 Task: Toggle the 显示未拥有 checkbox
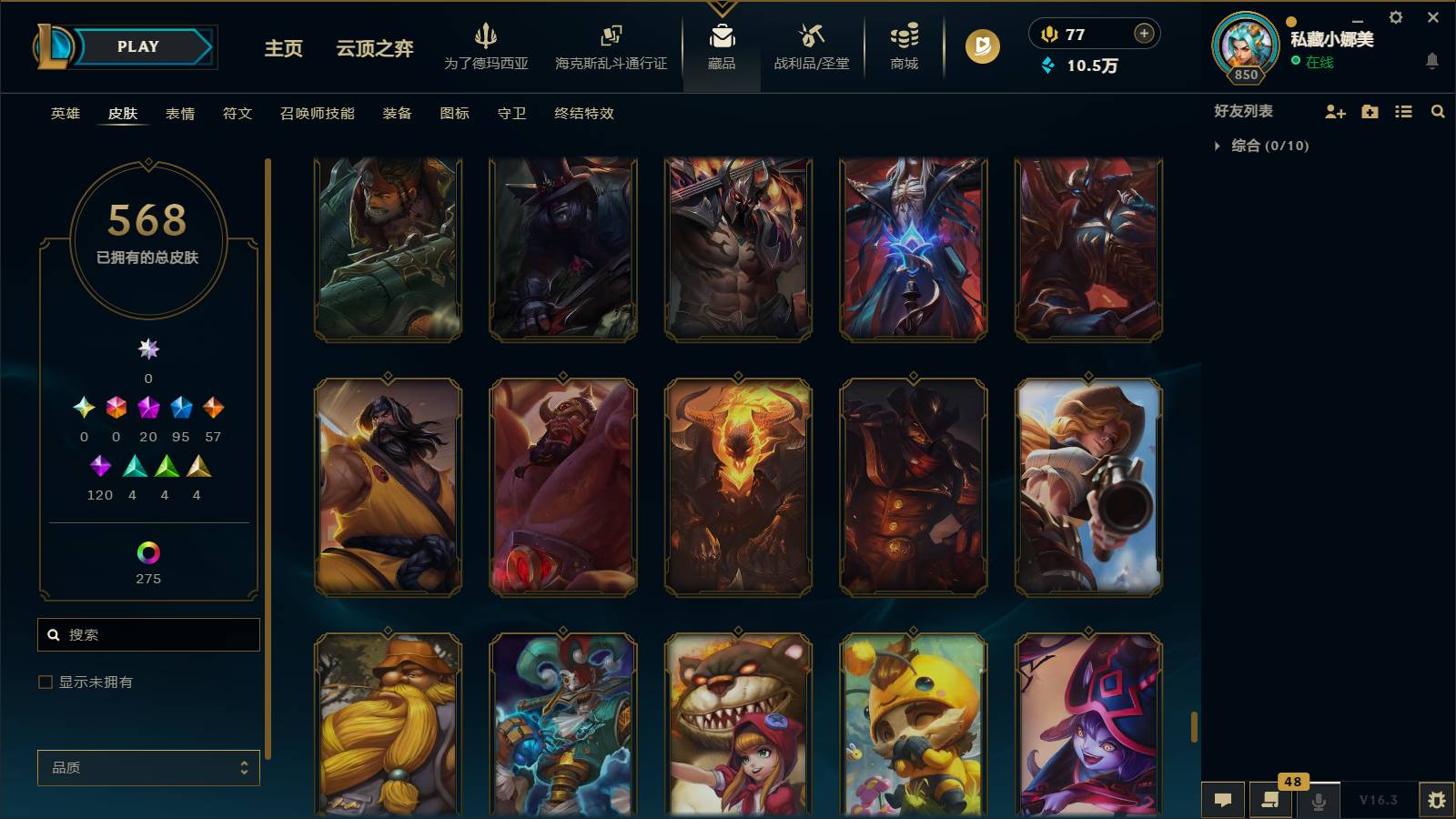[x=44, y=681]
